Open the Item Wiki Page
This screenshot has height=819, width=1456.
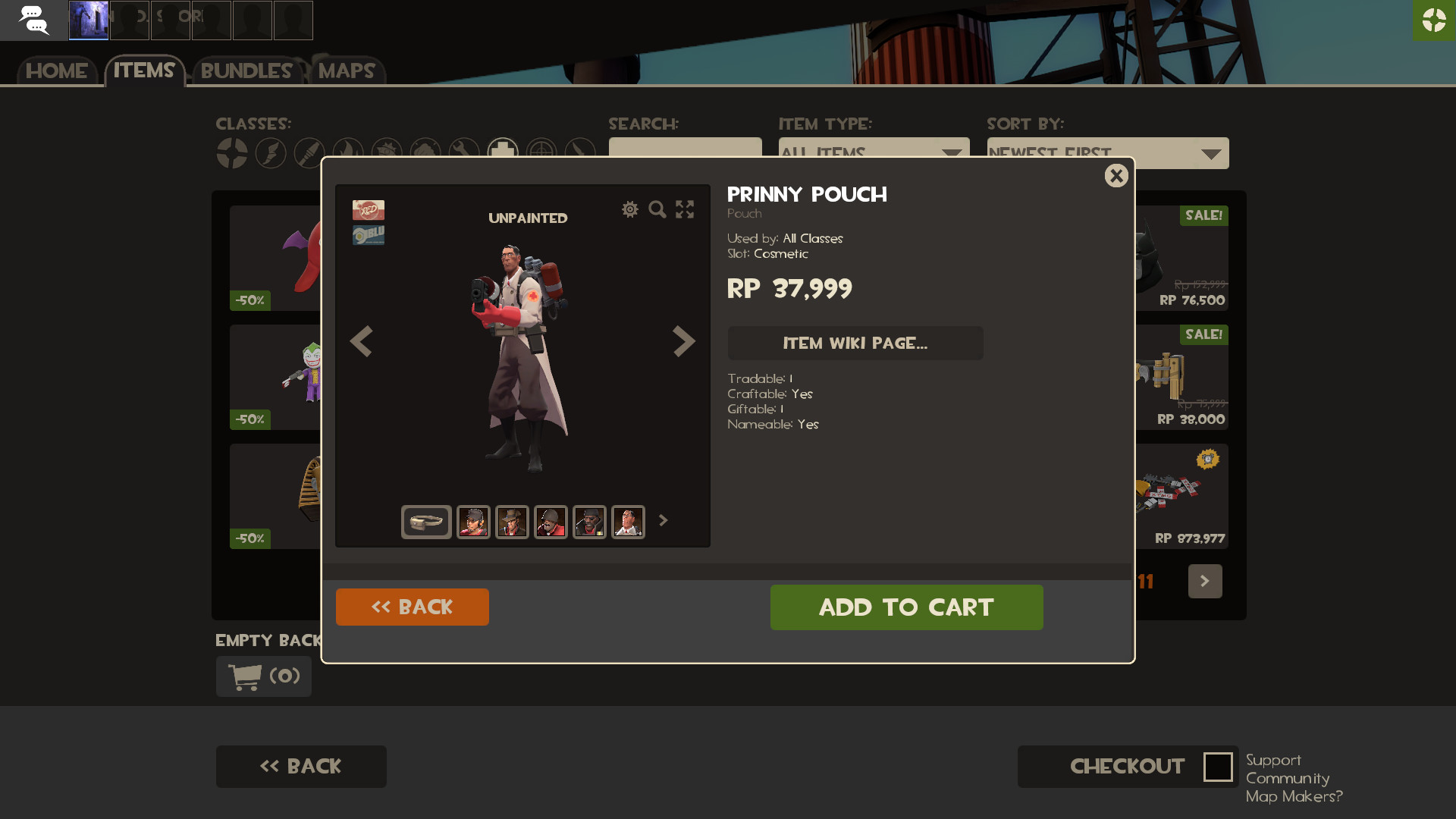(855, 343)
